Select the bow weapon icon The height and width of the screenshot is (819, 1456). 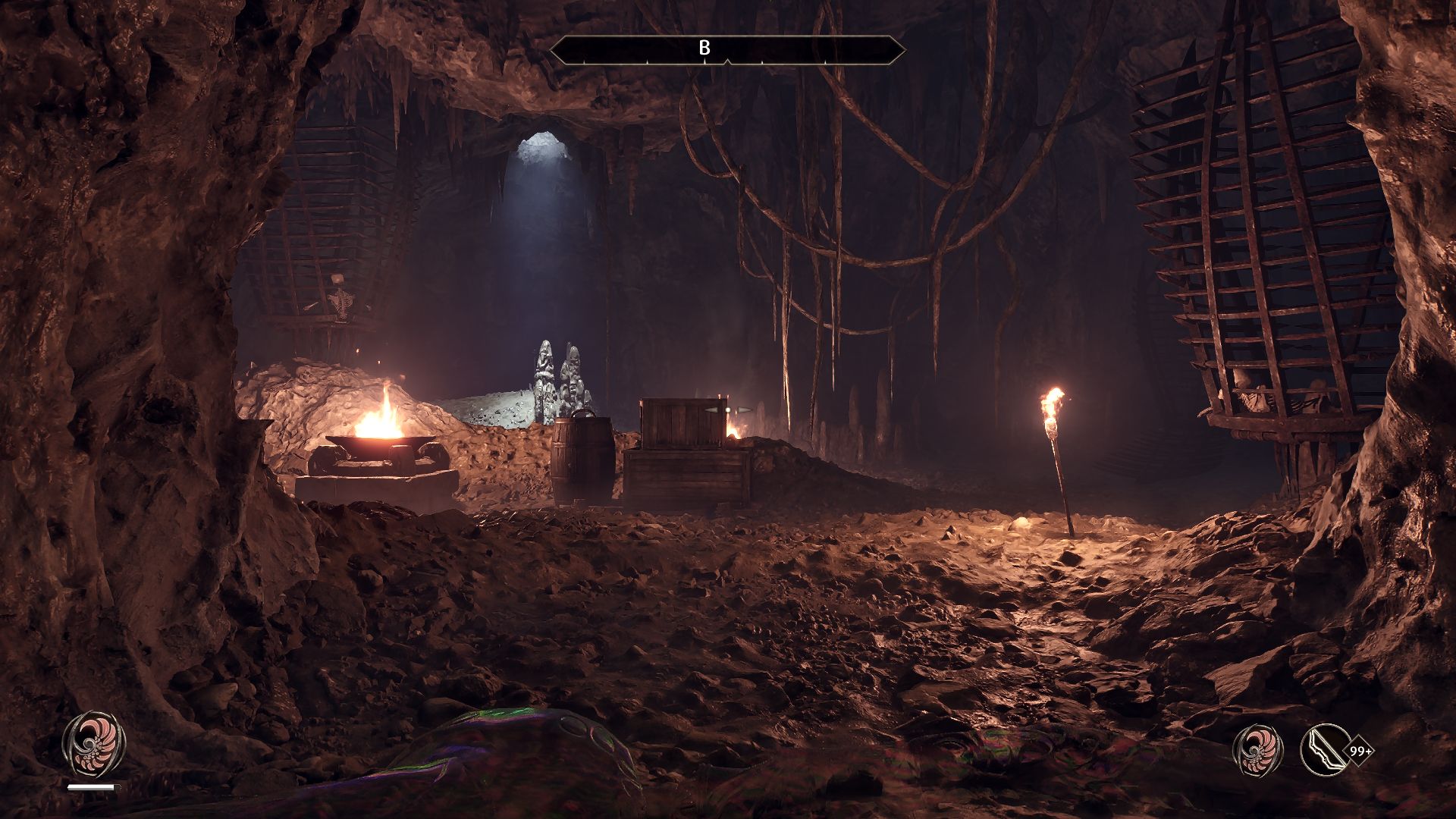(x=1325, y=750)
